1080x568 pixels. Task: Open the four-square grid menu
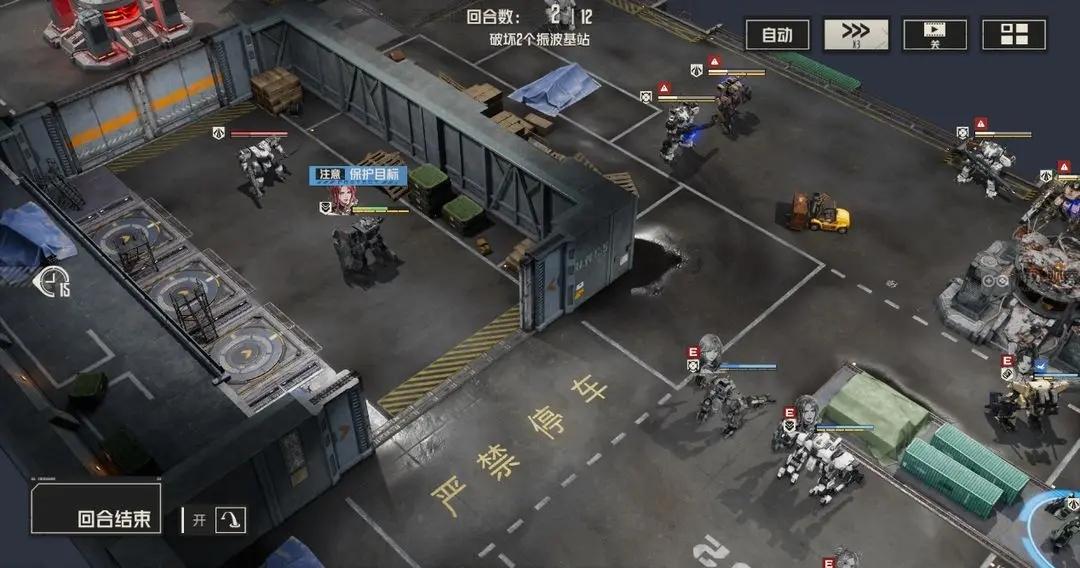[x=1013, y=35]
